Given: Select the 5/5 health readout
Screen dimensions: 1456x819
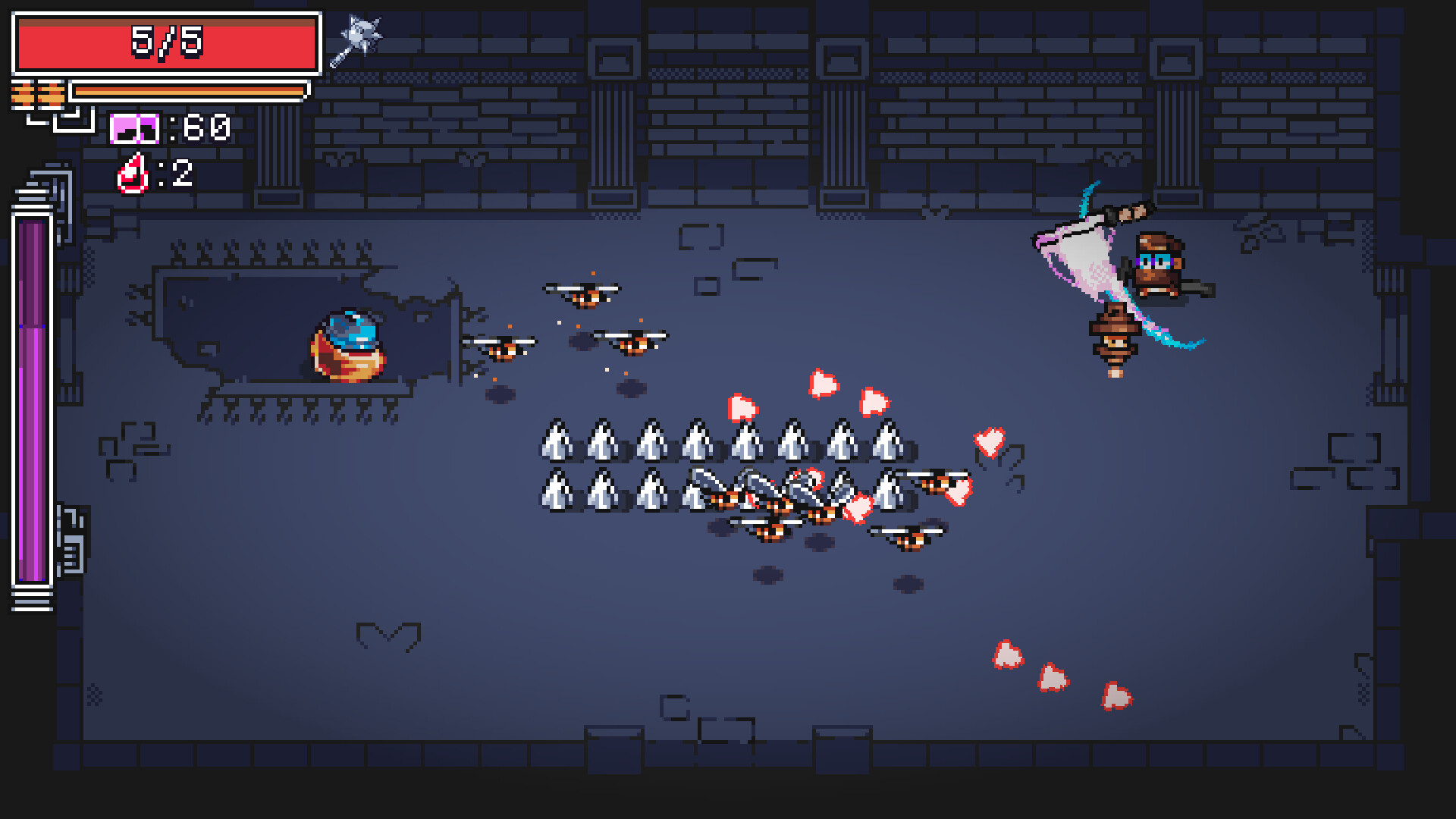Looking at the screenshot, I should click(x=165, y=42).
